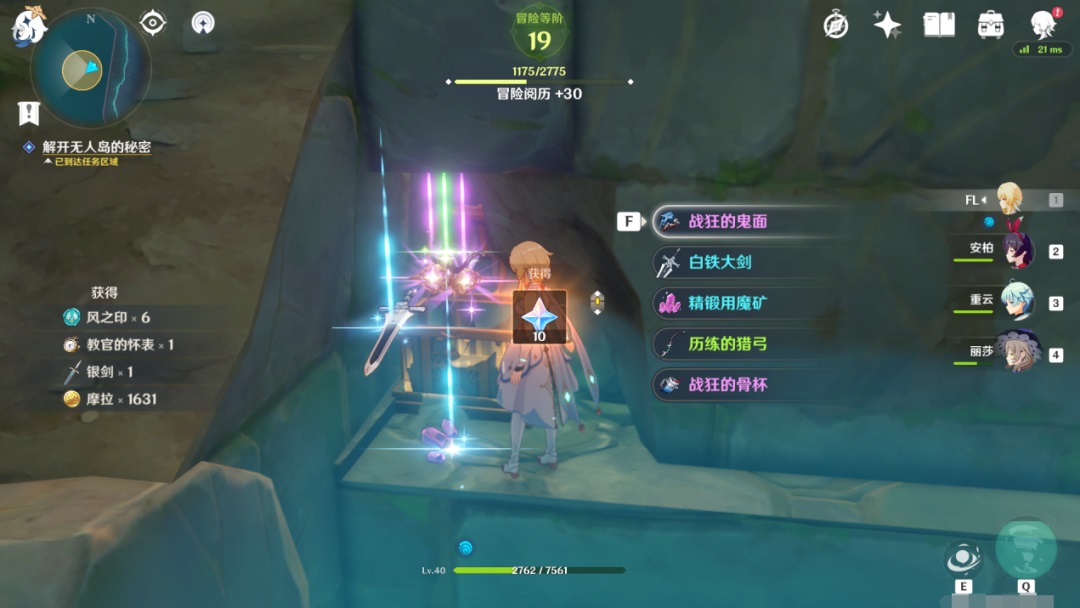Activate the elemental skill icon
1080x608 pixels.
point(963,558)
